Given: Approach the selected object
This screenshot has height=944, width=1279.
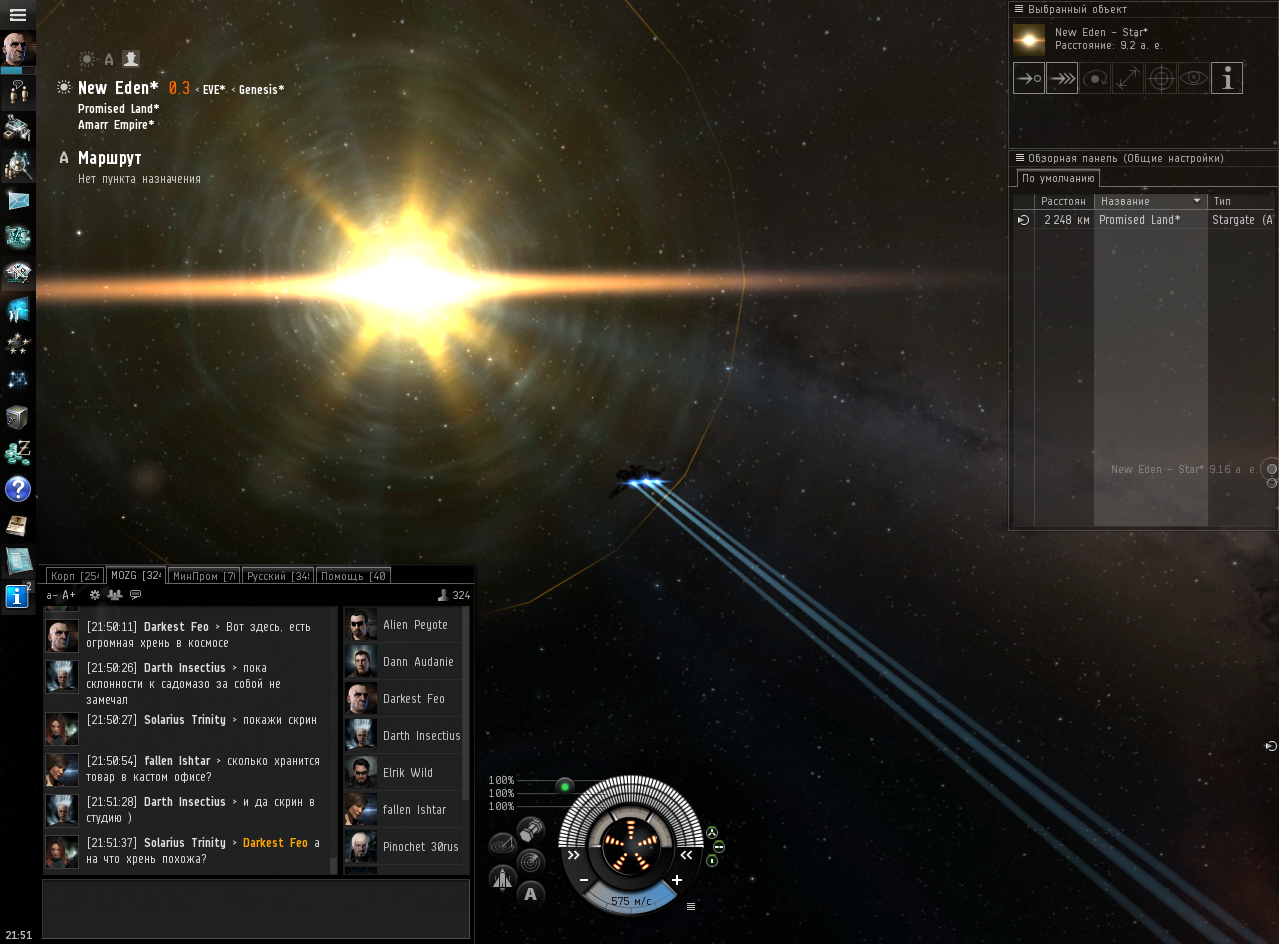Looking at the screenshot, I should pos(1029,78).
